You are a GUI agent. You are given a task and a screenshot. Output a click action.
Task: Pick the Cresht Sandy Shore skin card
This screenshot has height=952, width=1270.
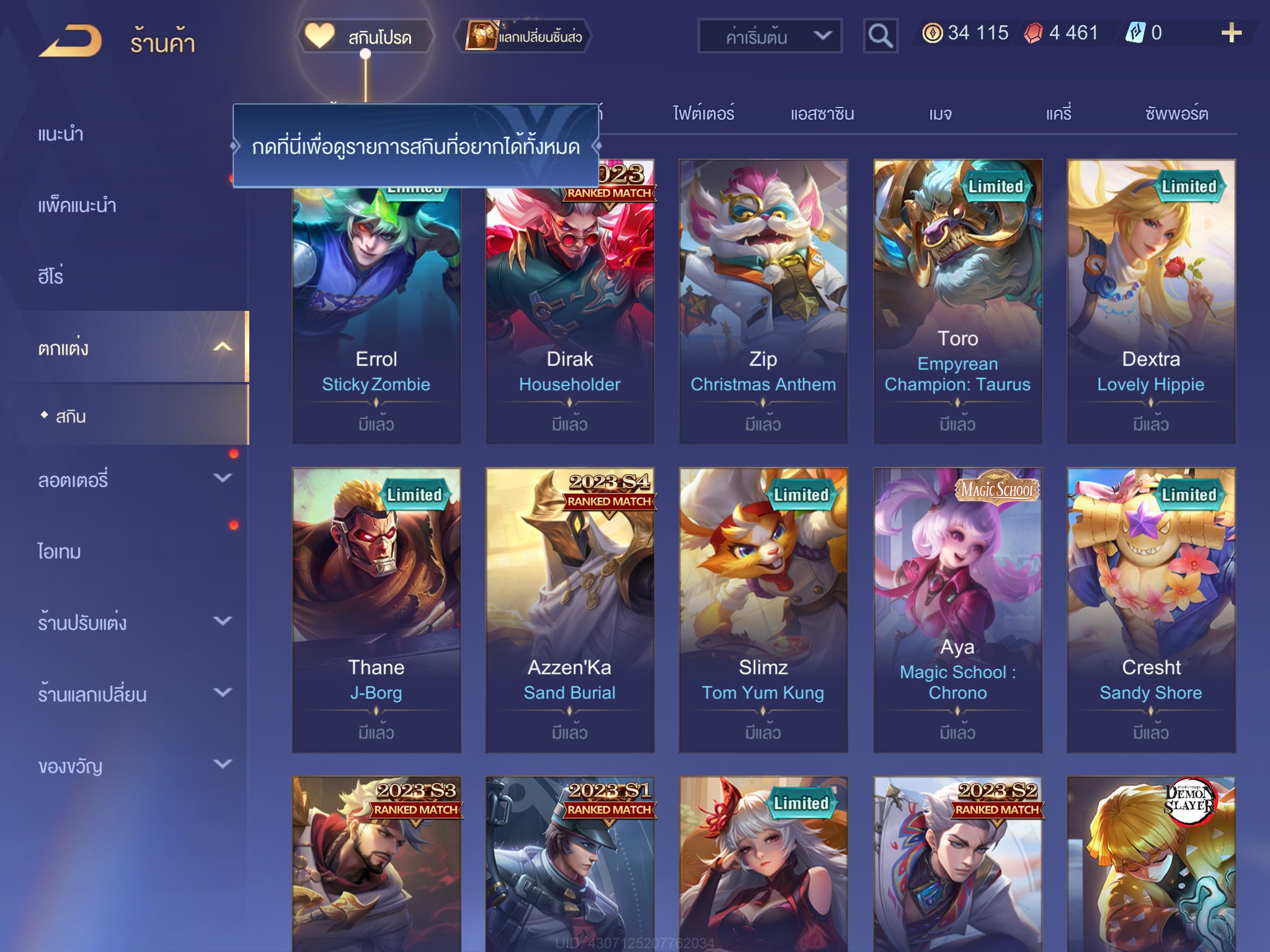[1150, 610]
